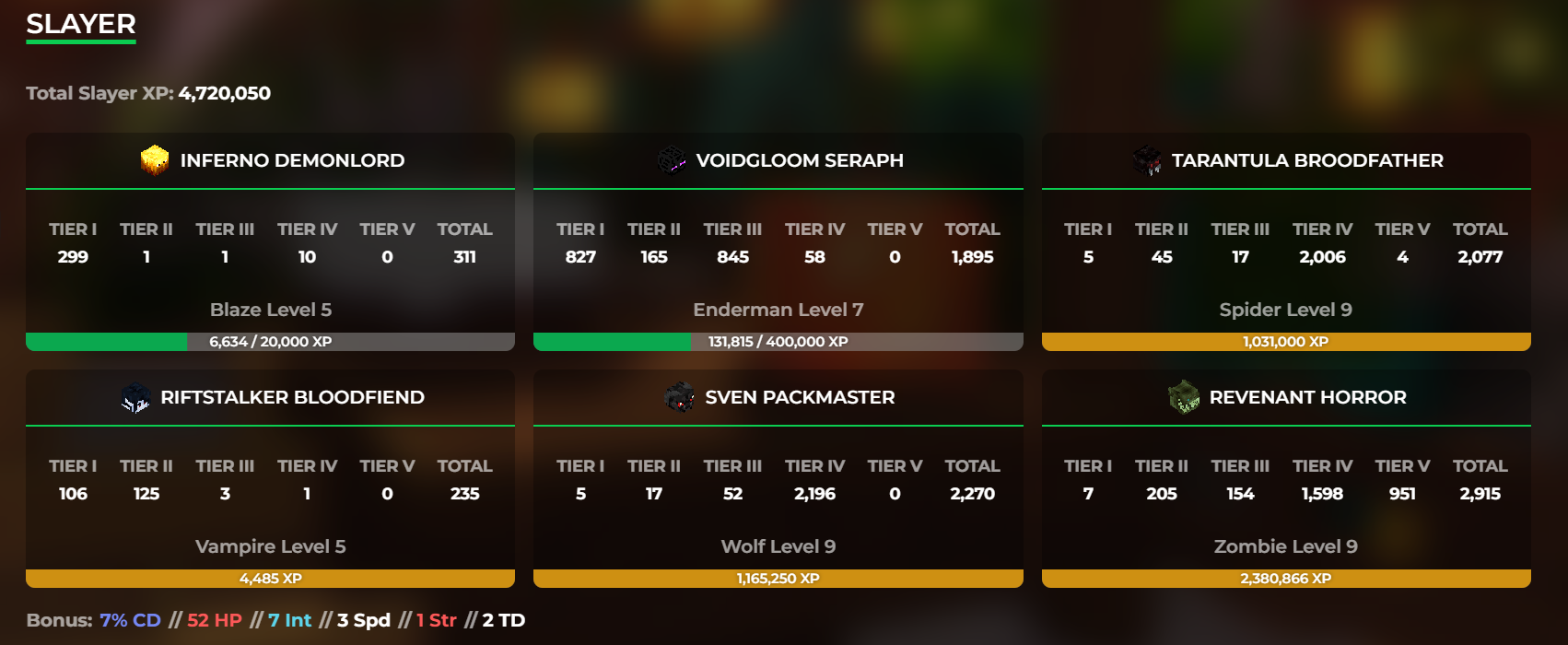This screenshot has height=645, width=1568.
Task: Select the Voidgloom Seraph boss icon
Action: 672,160
